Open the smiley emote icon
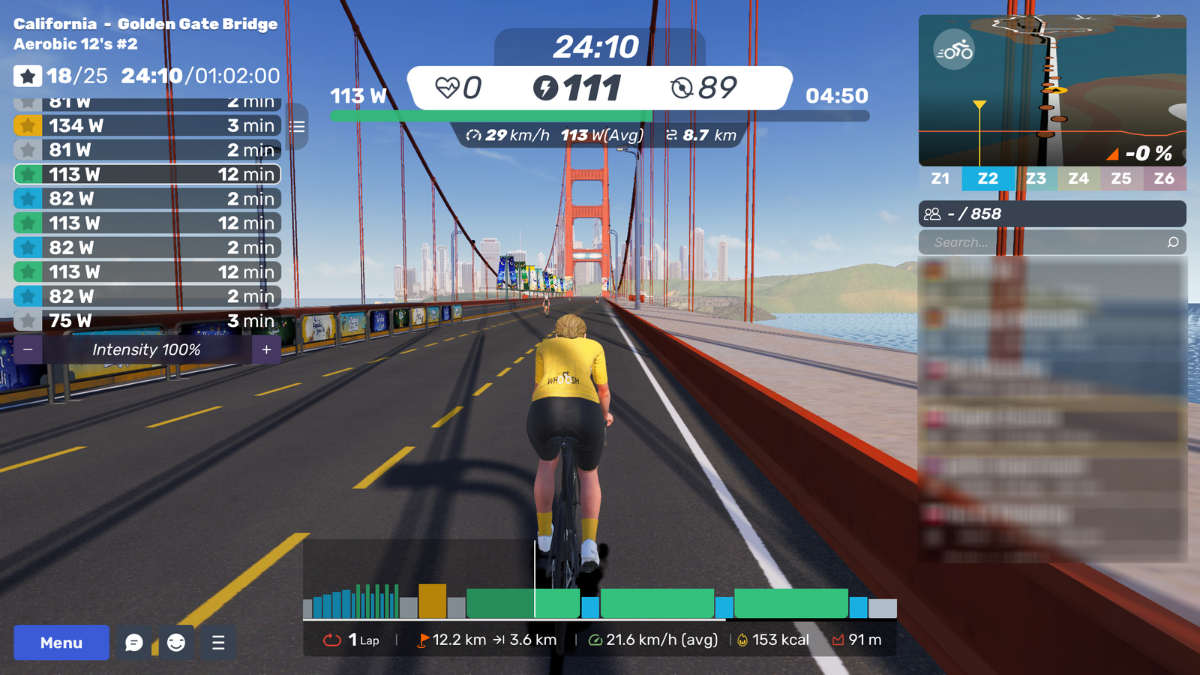 click(177, 643)
